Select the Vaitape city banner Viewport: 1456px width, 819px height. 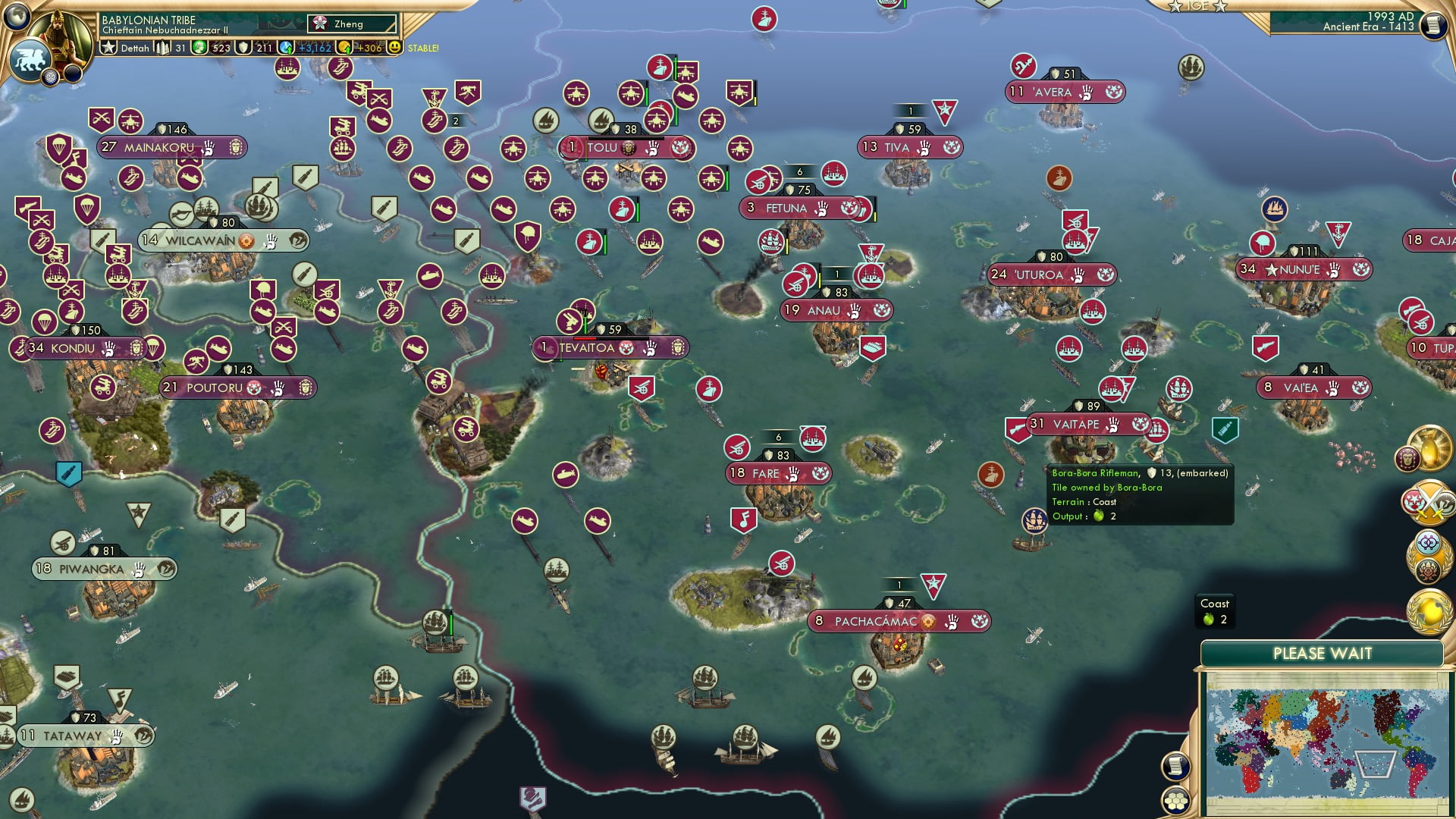coord(1077,425)
